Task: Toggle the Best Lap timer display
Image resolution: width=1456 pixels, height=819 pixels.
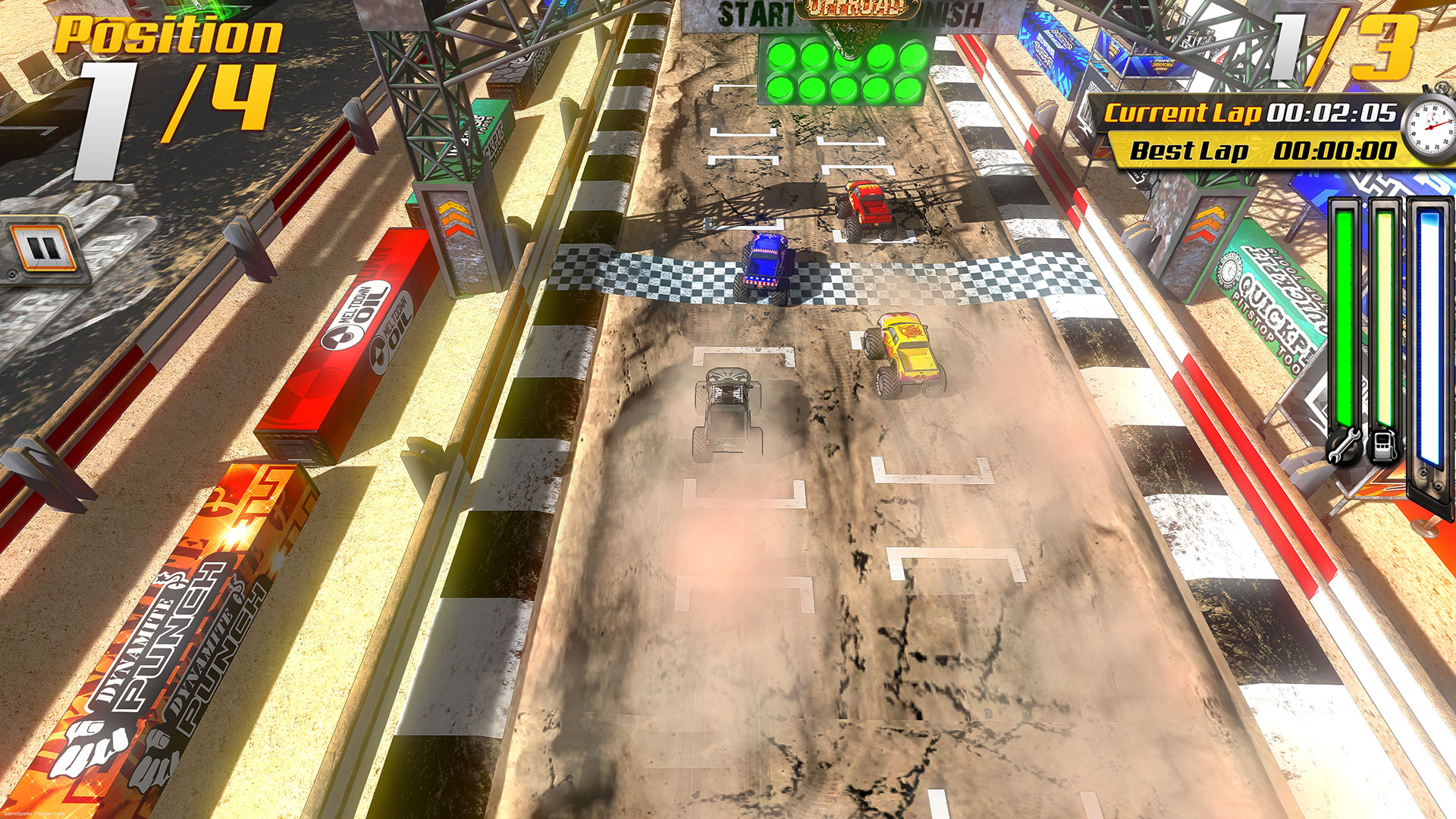Action: click(x=1251, y=149)
